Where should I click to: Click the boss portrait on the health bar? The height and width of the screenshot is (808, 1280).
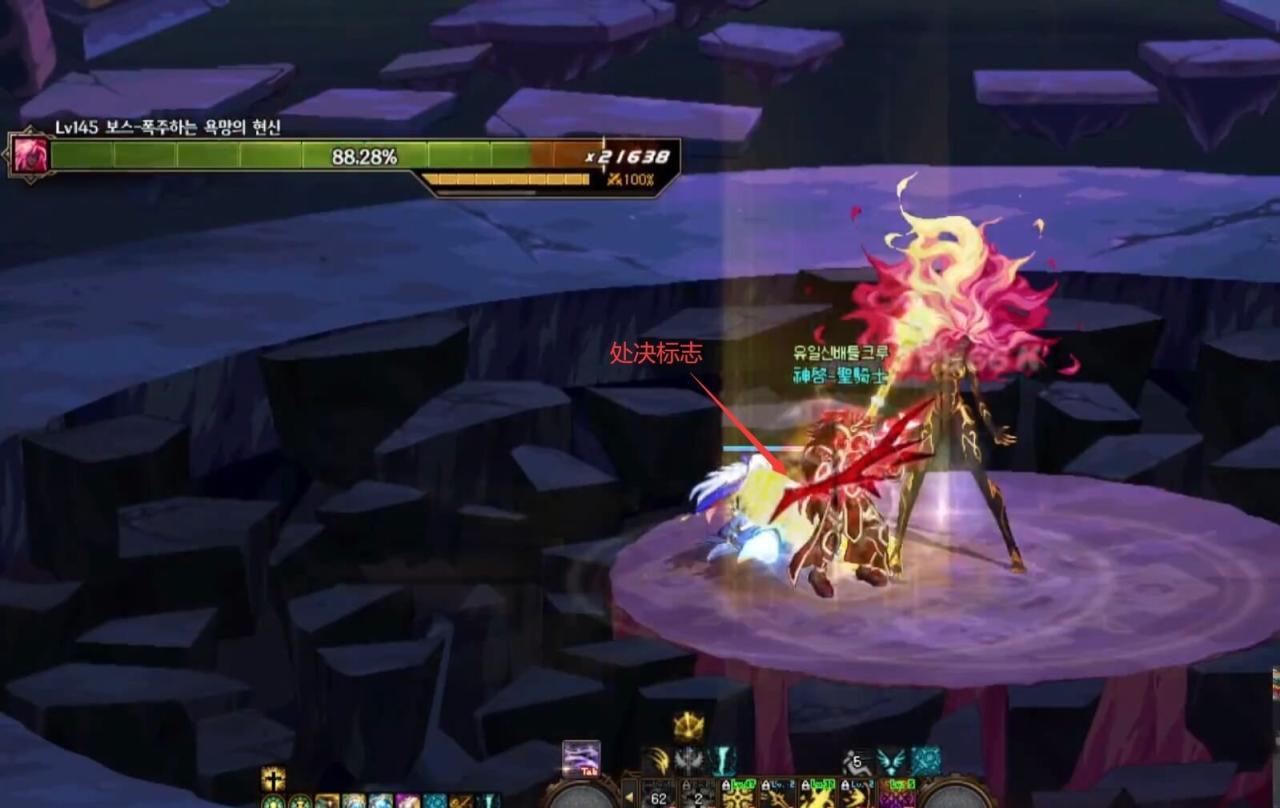pyautogui.click(x=28, y=155)
